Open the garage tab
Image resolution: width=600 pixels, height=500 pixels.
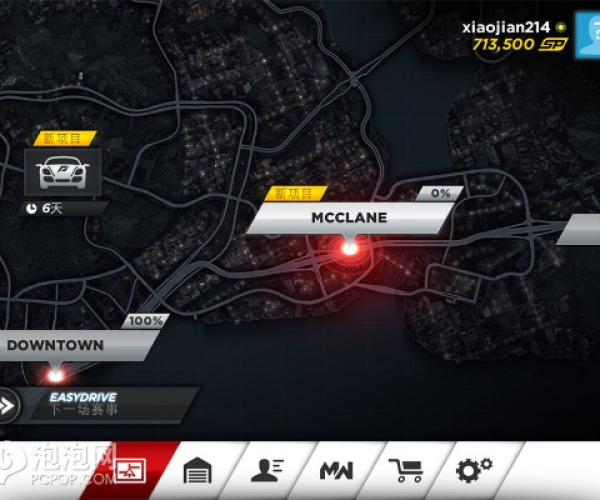[198, 470]
